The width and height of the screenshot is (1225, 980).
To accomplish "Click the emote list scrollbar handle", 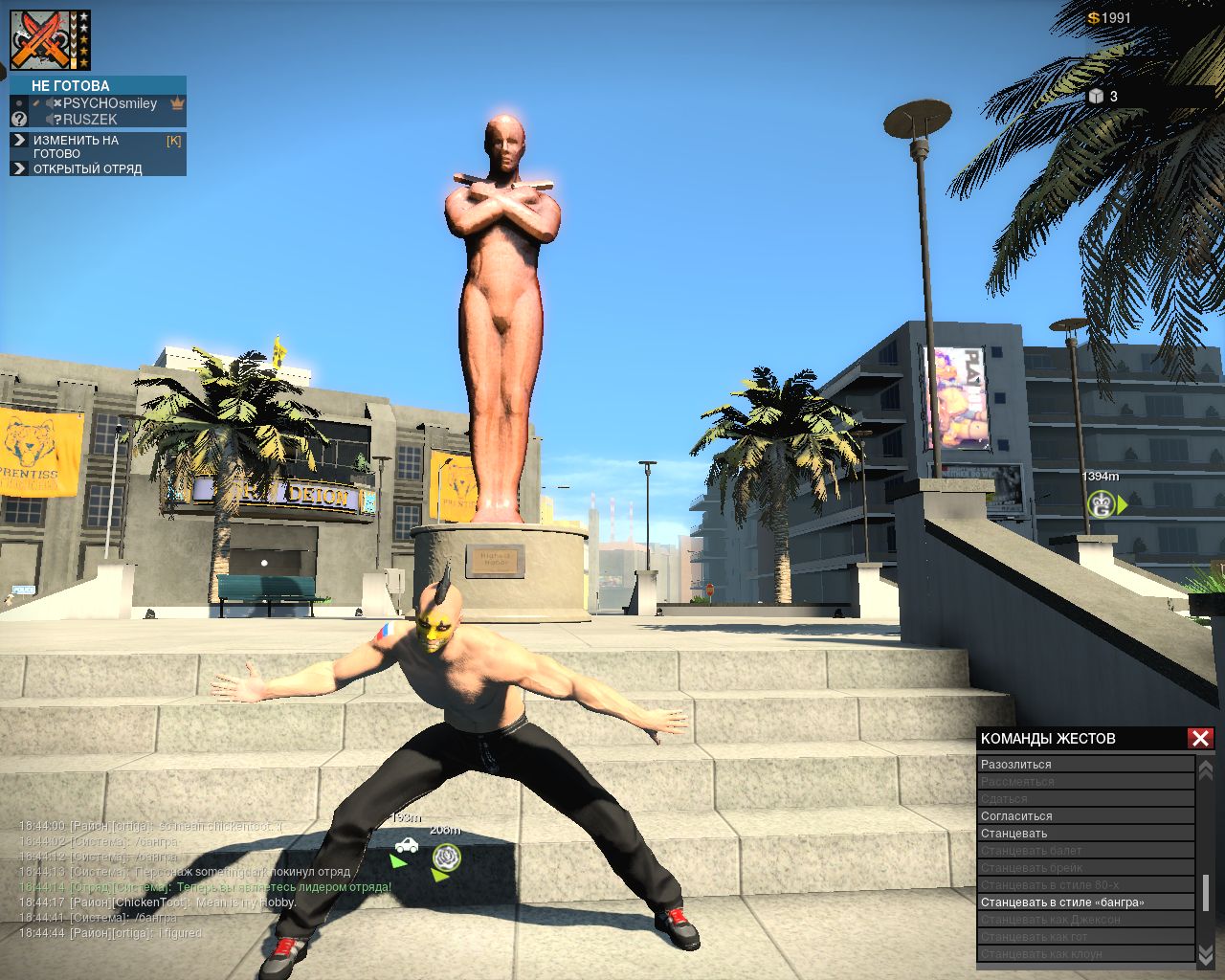I will (1206, 893).
